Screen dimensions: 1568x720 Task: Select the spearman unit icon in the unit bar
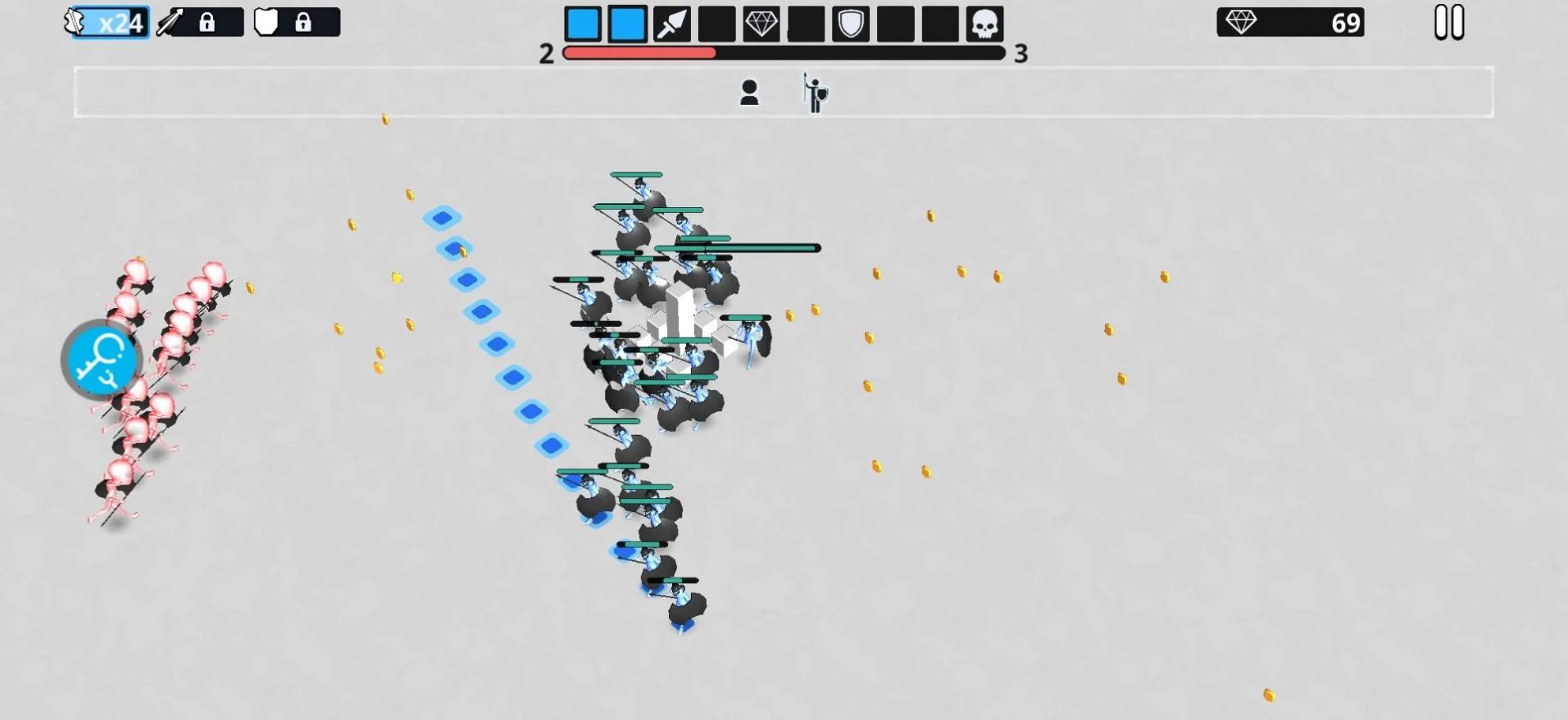(813, 92)
